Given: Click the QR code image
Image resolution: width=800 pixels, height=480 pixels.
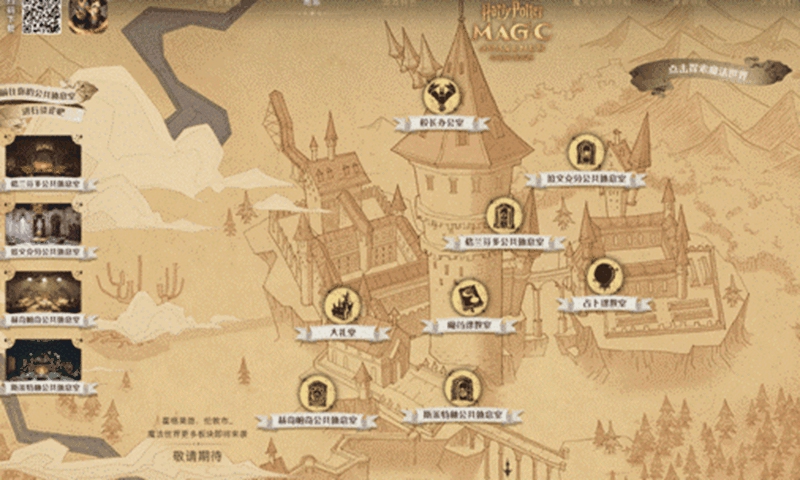Looking at the screenshot, I should pyautogui.click(x=42, y=16).
